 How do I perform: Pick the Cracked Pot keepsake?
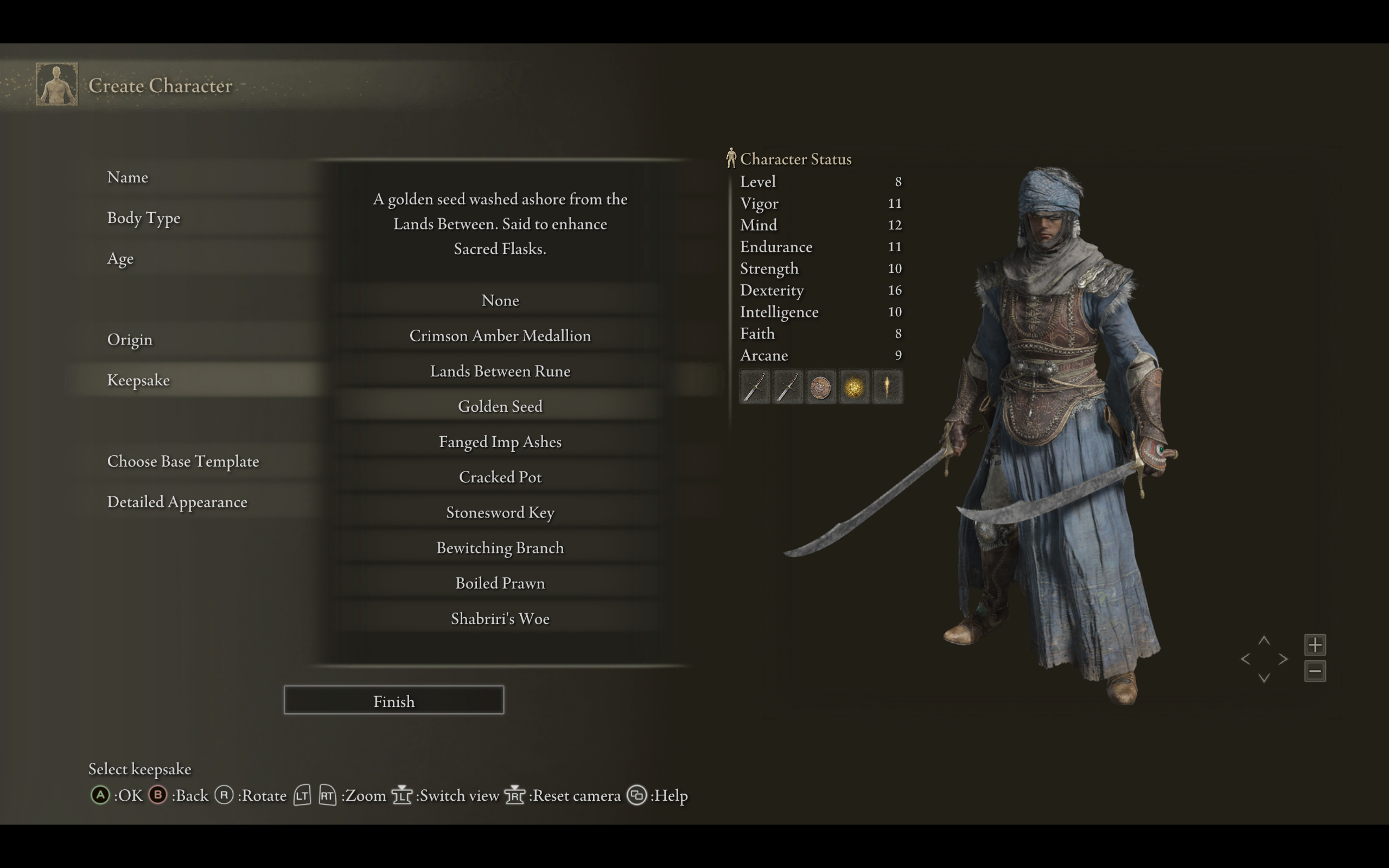click(x=500, y=477)
